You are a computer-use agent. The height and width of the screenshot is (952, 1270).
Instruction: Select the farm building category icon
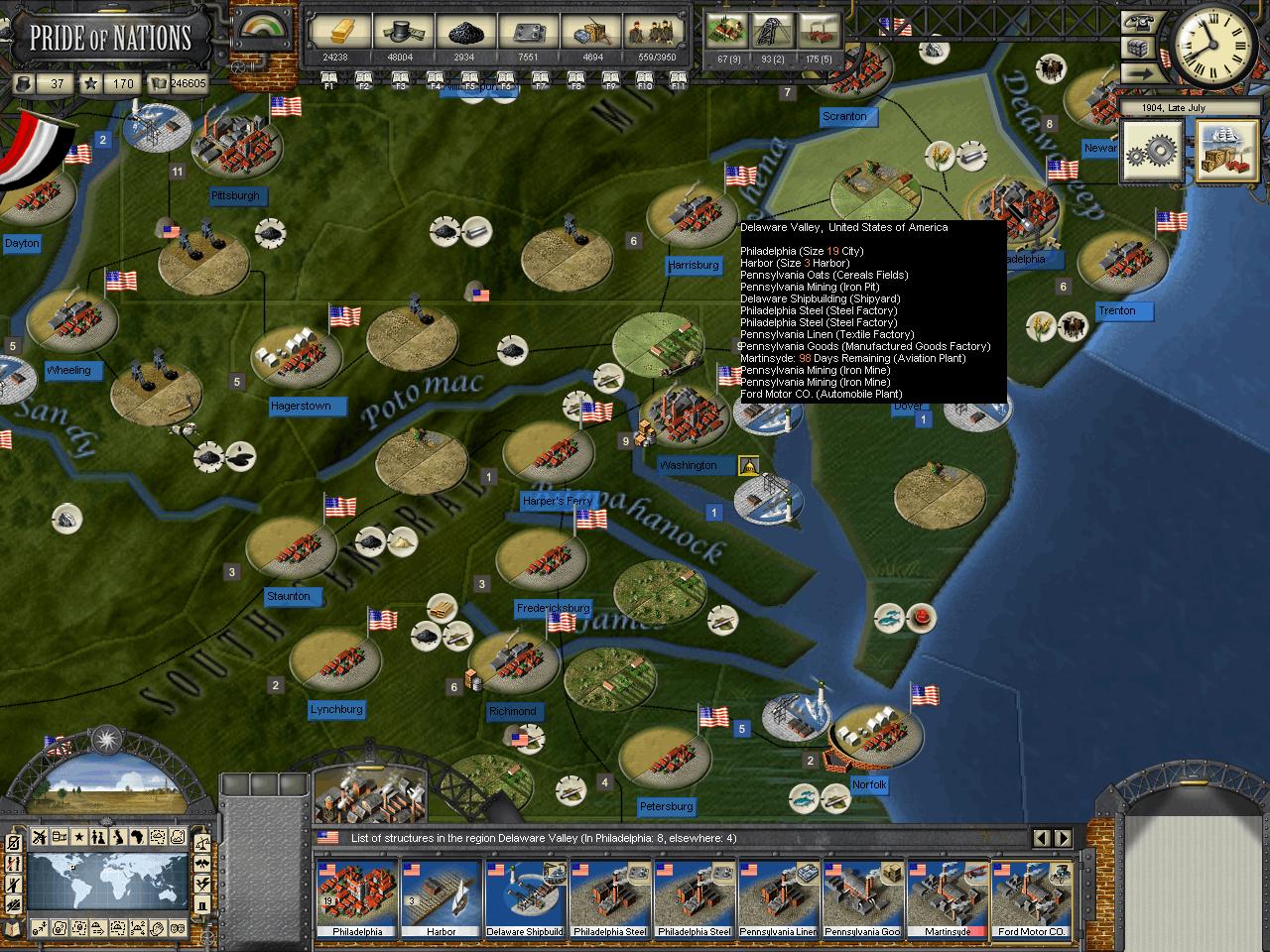pyautogui.click(x=729, y=32)
